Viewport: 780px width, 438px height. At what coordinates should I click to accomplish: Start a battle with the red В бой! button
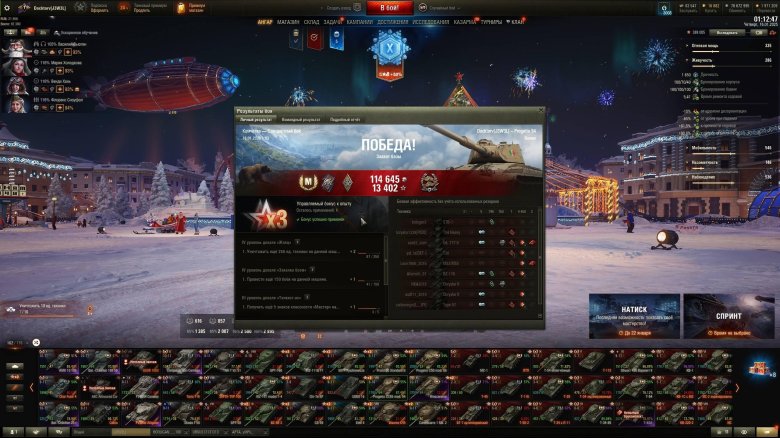tap(389, 7)
